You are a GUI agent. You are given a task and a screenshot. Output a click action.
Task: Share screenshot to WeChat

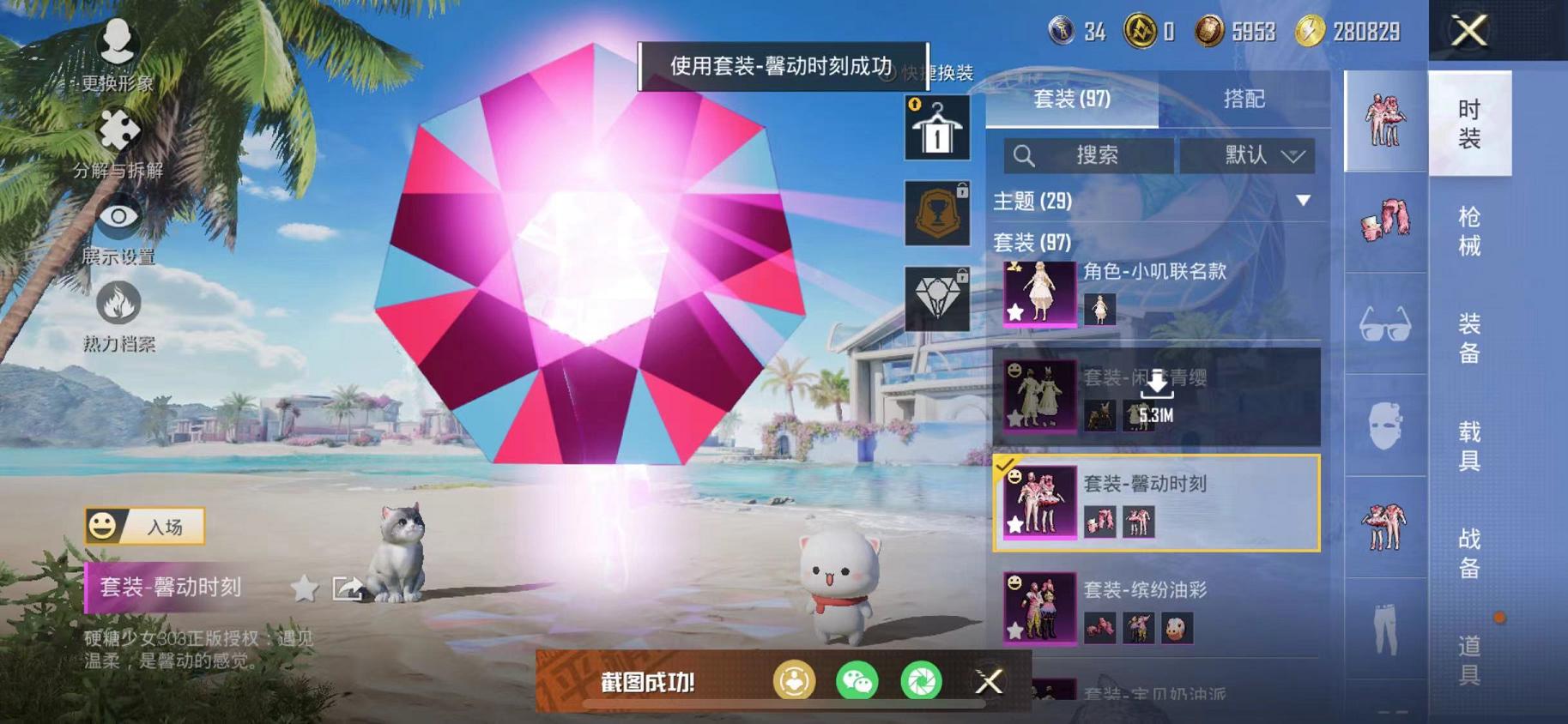click(x=857, y=681)
